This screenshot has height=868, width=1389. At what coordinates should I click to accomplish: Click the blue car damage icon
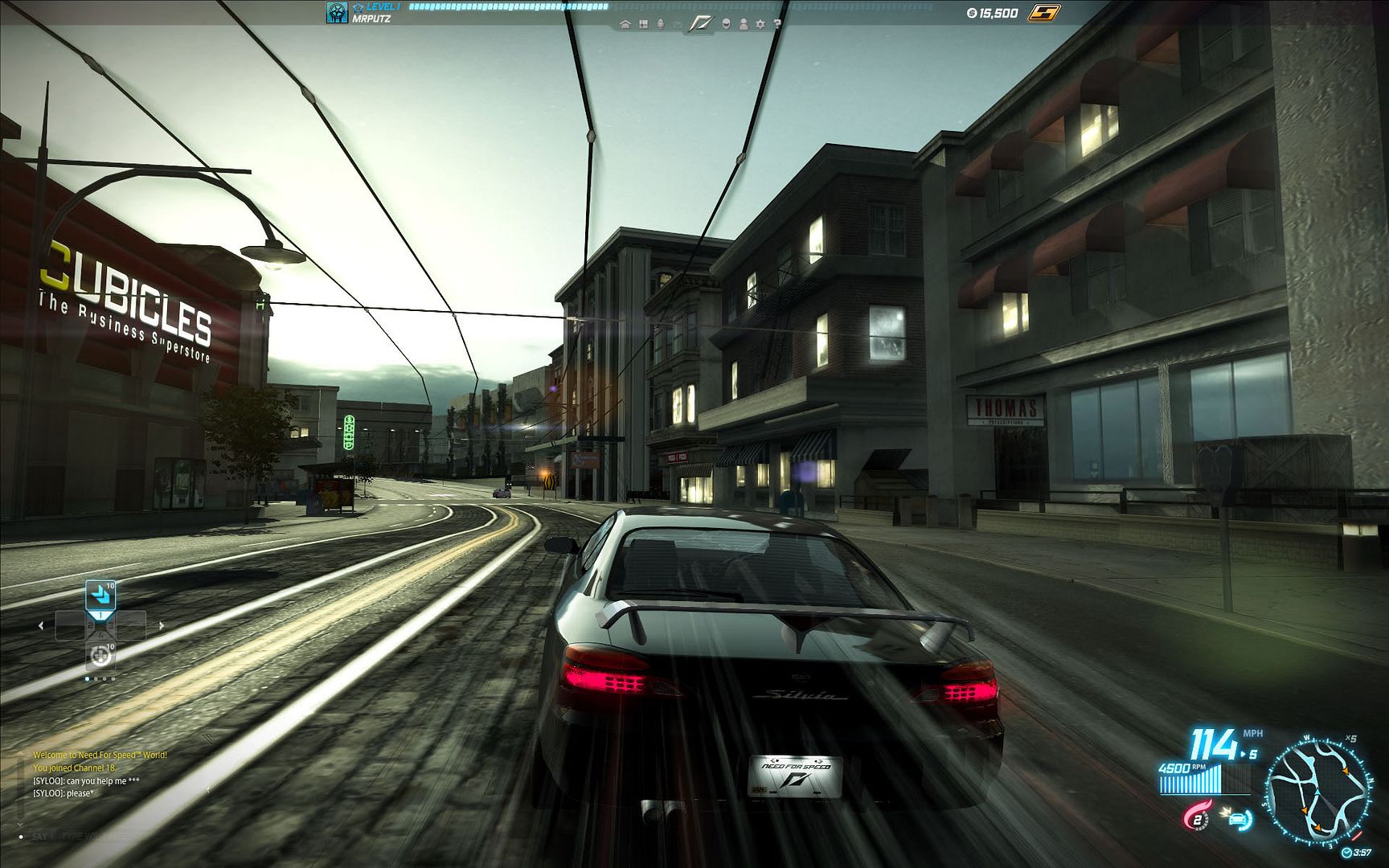point(1239,819)
